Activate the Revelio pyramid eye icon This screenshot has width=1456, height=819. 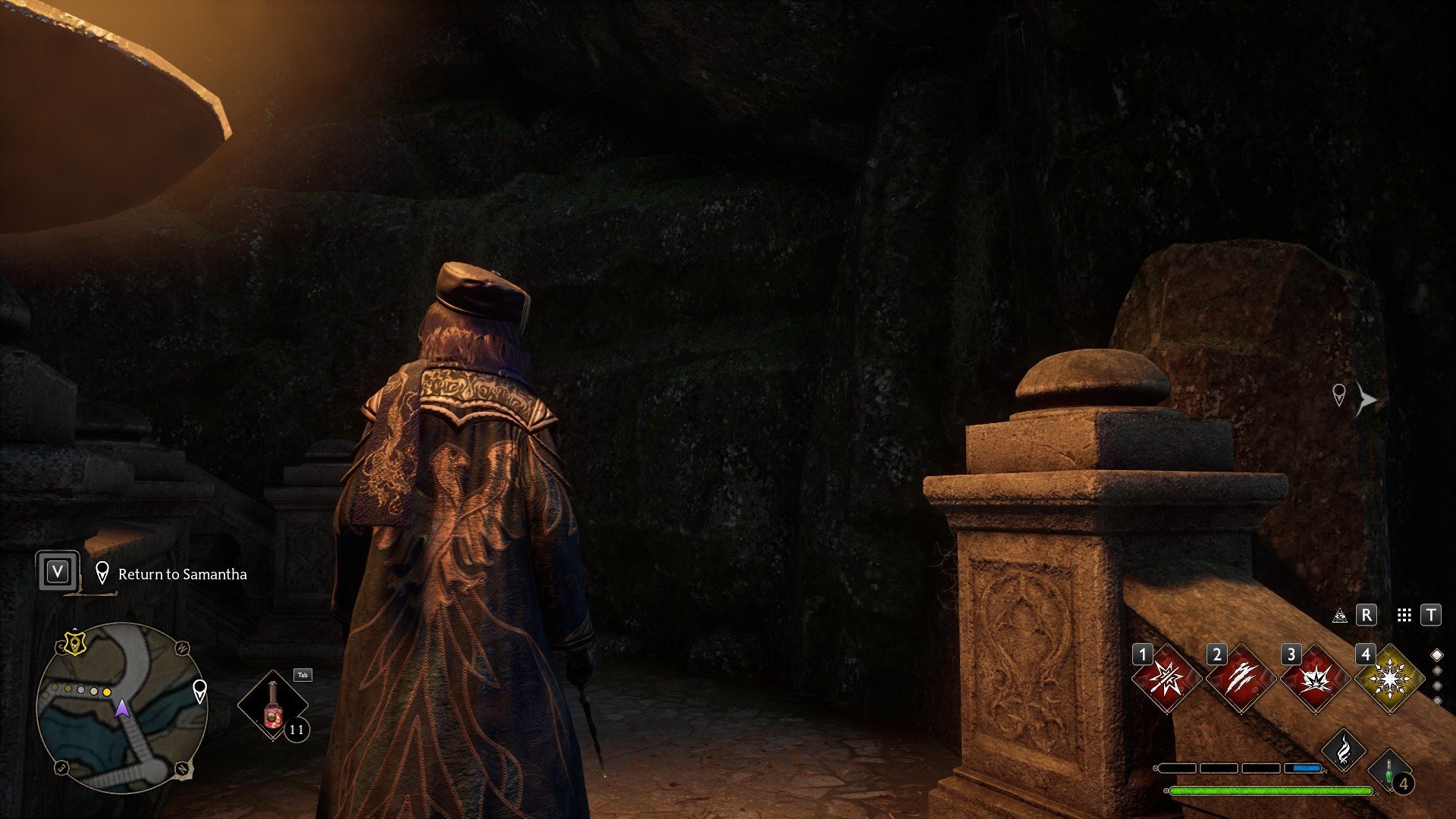(1340, 615)
